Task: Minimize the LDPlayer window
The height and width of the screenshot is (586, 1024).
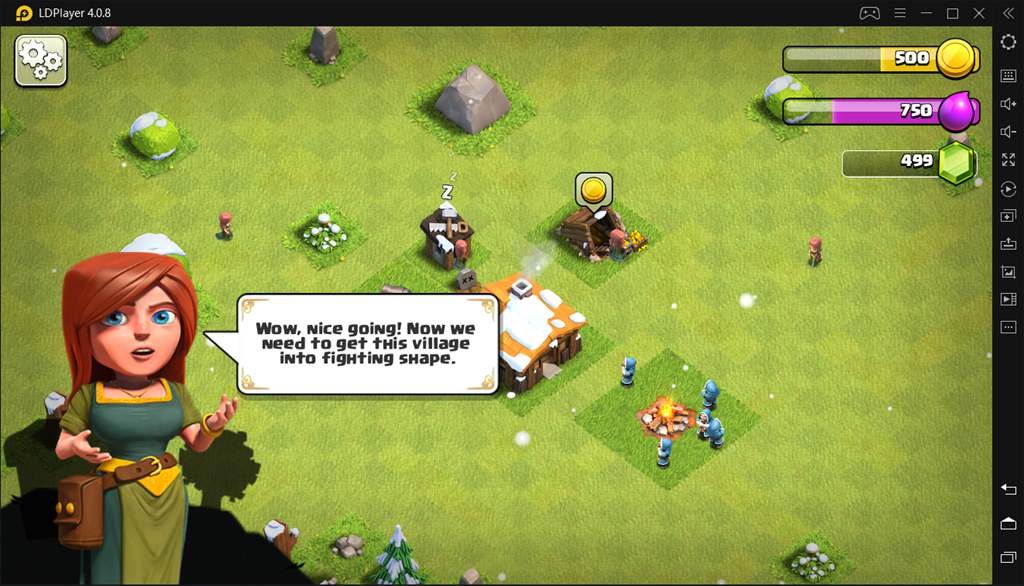Action: [926, 13]
